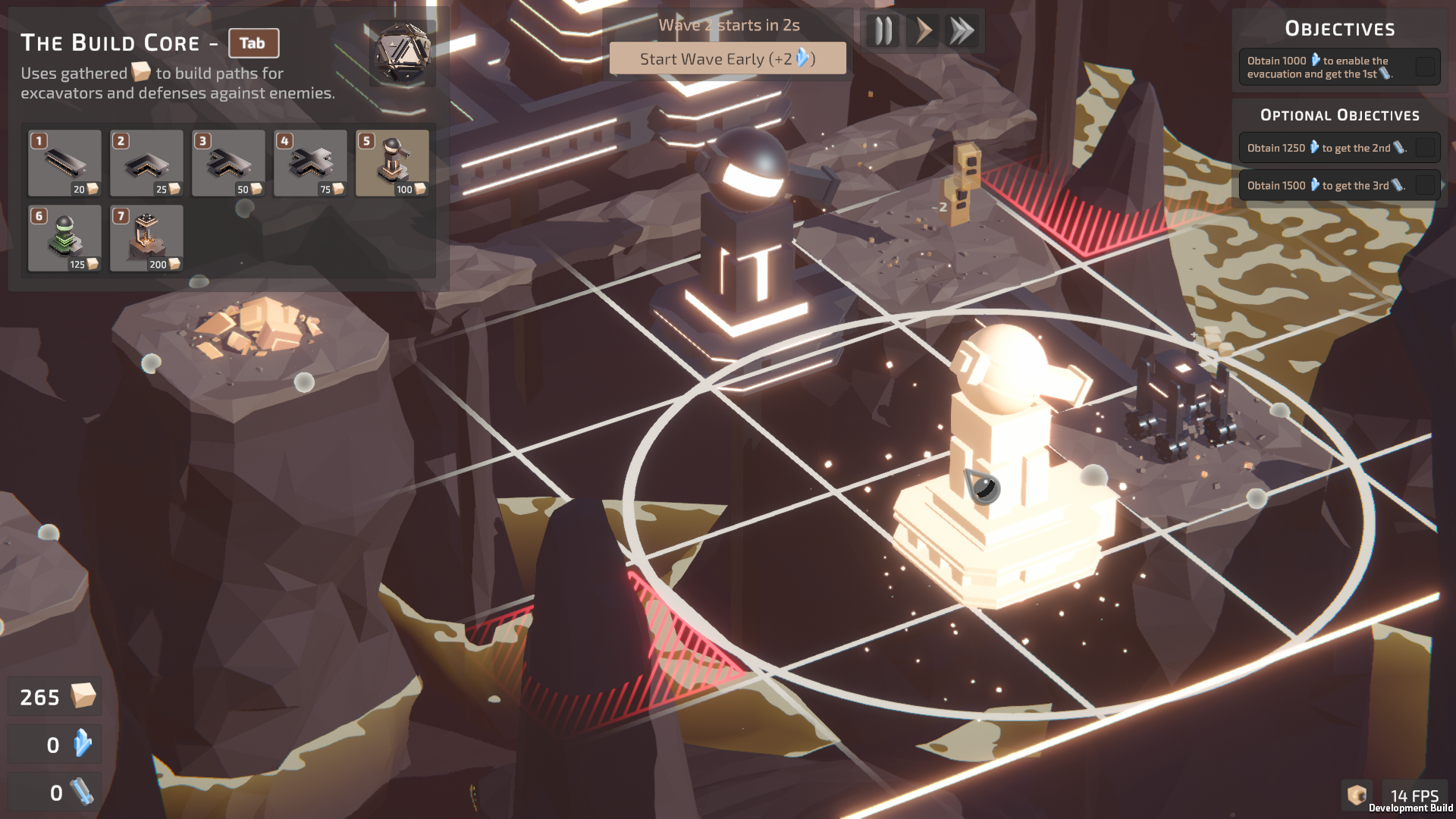The width and height of the screenshot is (1456, 819).
Task: Select the Obtain 1250 optional objective
Action: point(1339,148)
